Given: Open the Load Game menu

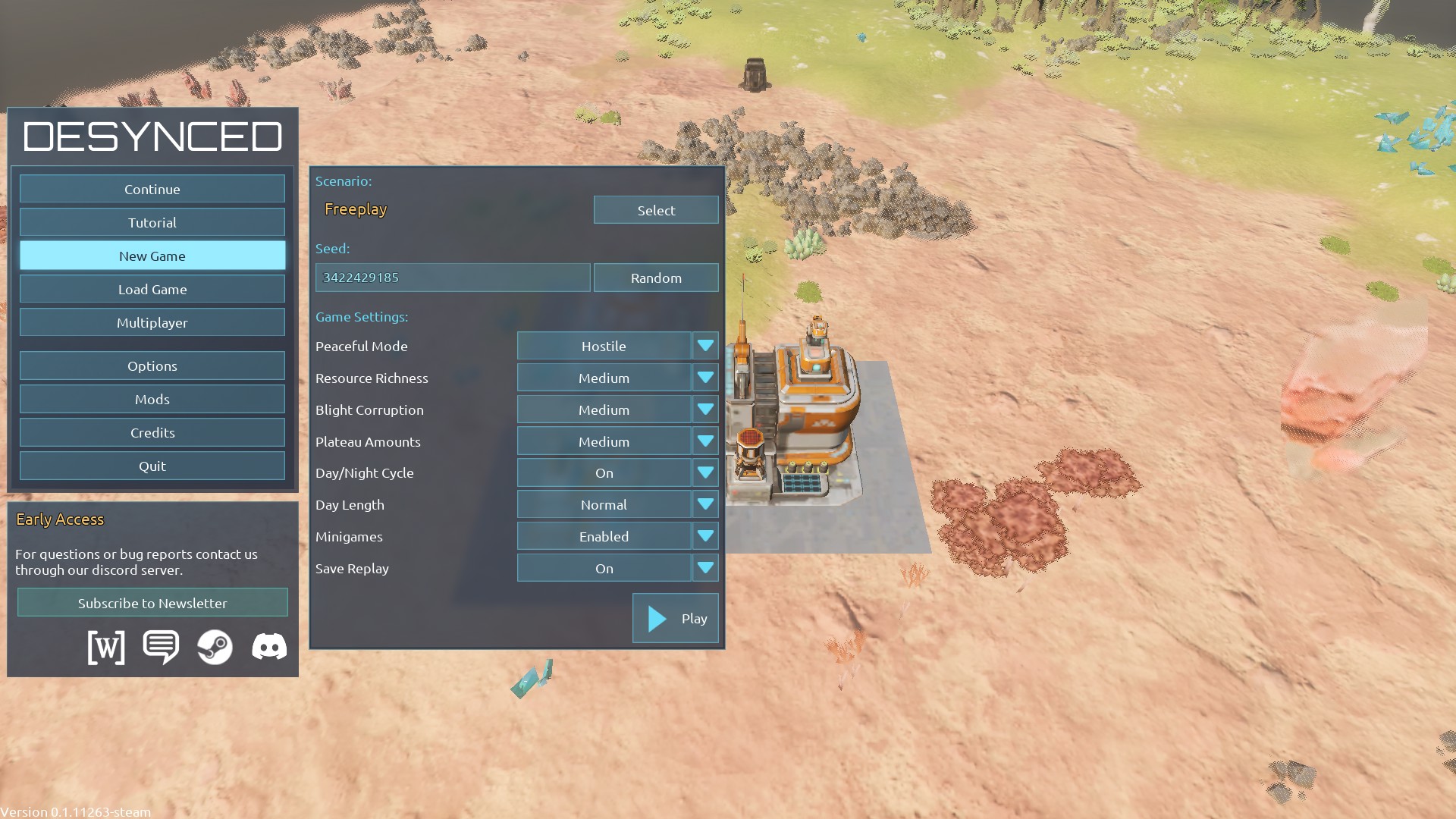Looking at the screenshot, I should (x=152, y=289).
